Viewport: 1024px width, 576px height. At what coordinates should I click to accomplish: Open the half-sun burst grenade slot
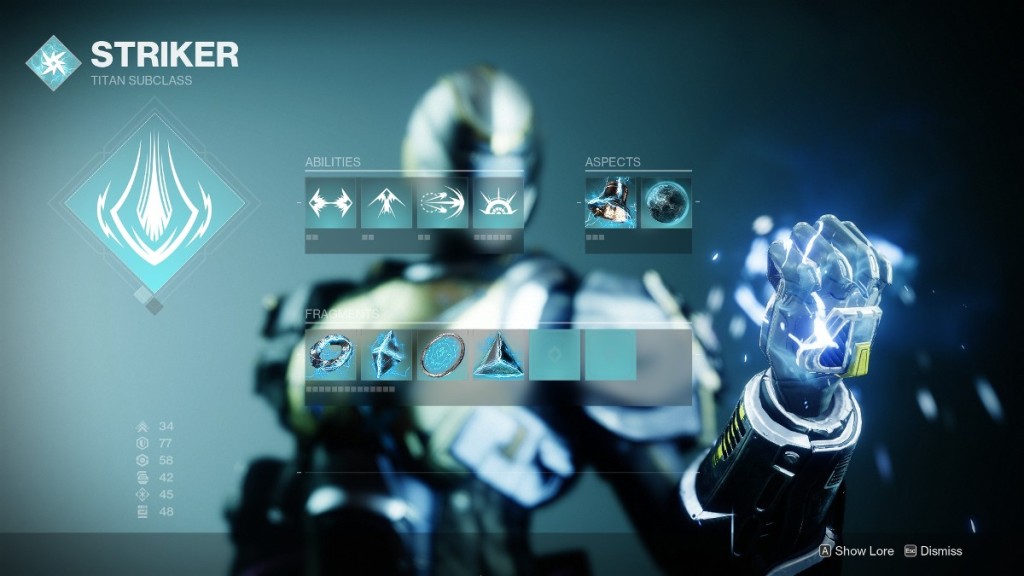[498, 203]
